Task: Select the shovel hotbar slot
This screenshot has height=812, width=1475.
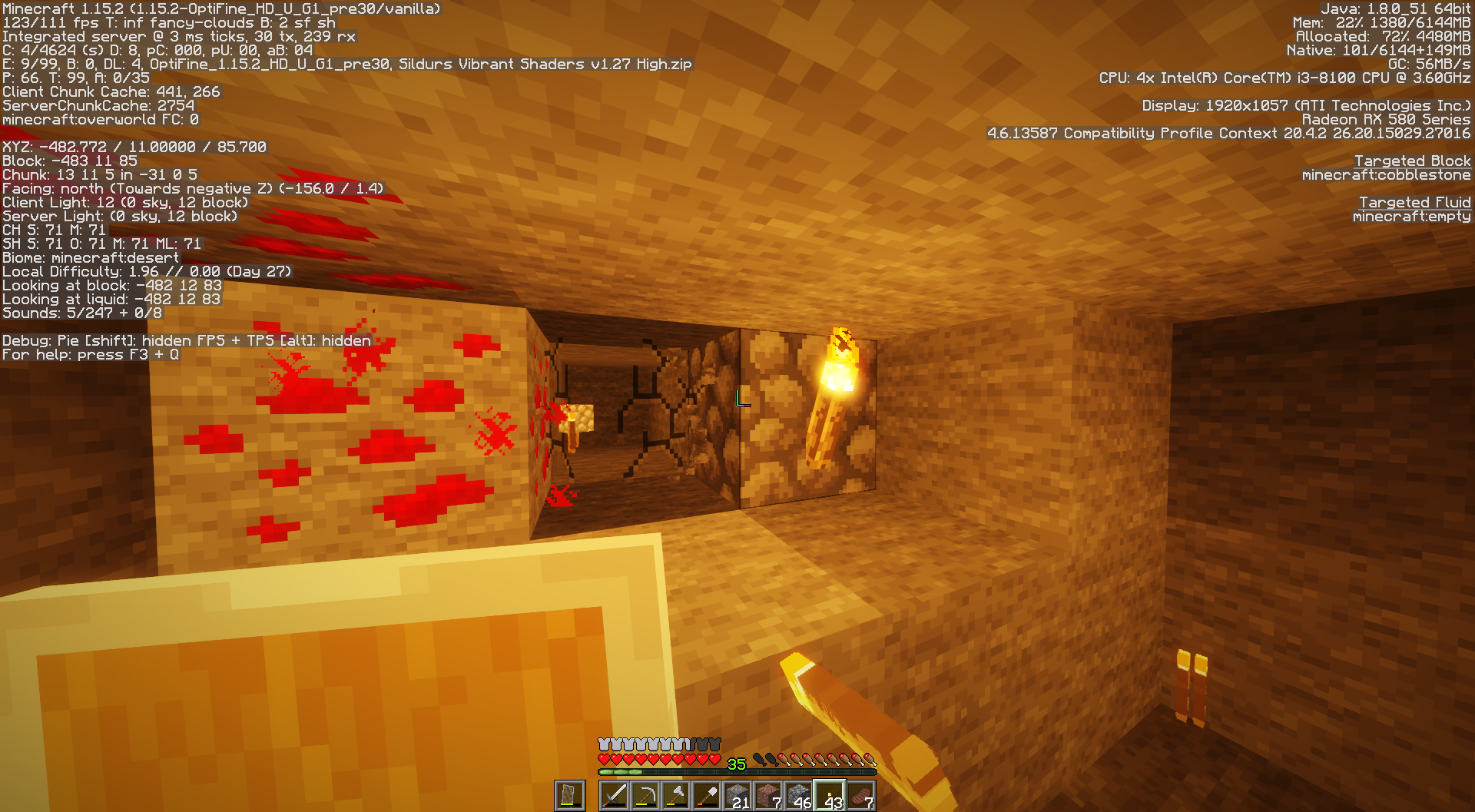Action: click(x=707, y=796)
